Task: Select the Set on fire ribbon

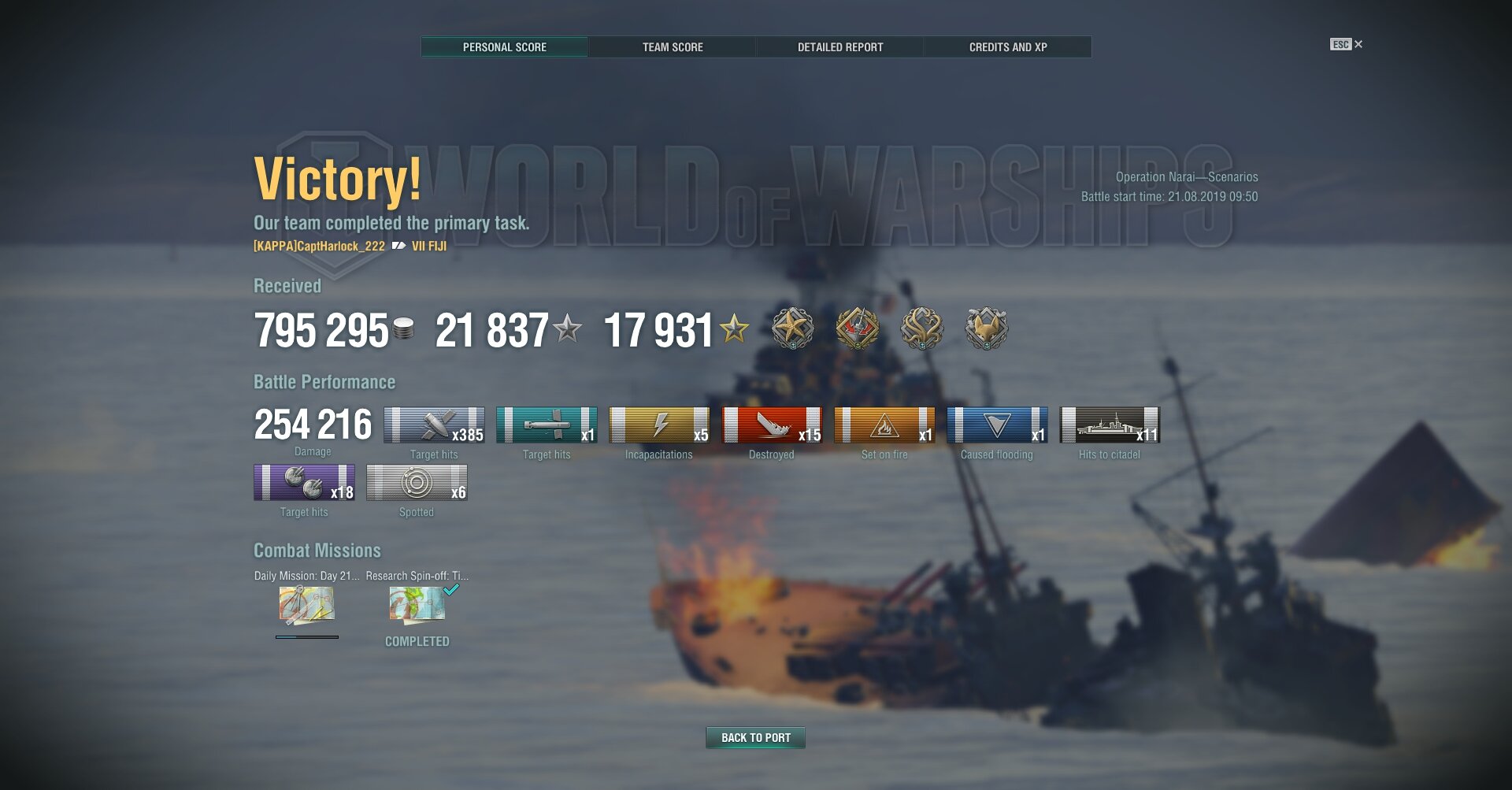Action: pyautogui.click(x=884, y=425)
